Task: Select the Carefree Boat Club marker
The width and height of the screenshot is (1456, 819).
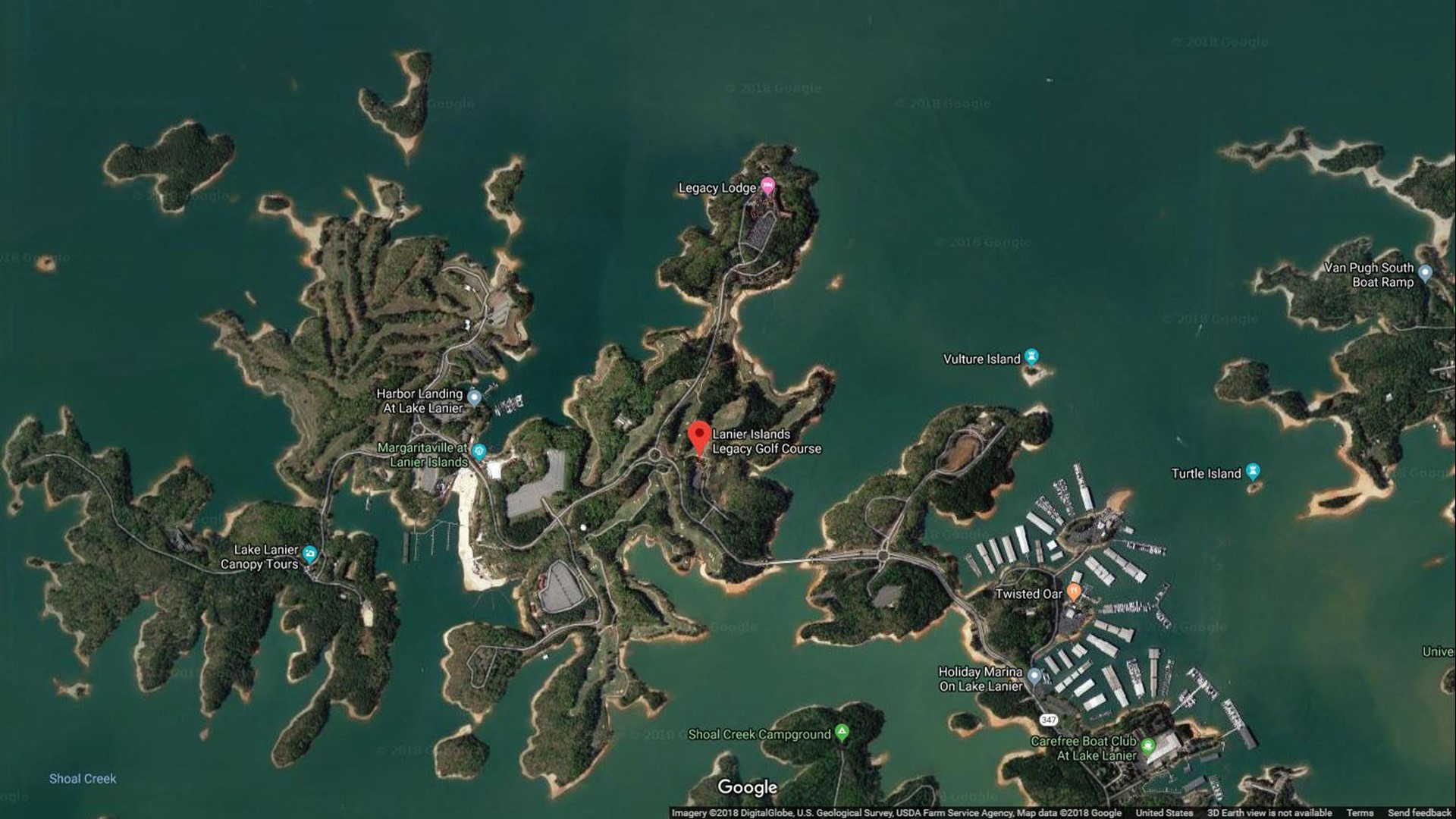Action: click(1147, 745)
